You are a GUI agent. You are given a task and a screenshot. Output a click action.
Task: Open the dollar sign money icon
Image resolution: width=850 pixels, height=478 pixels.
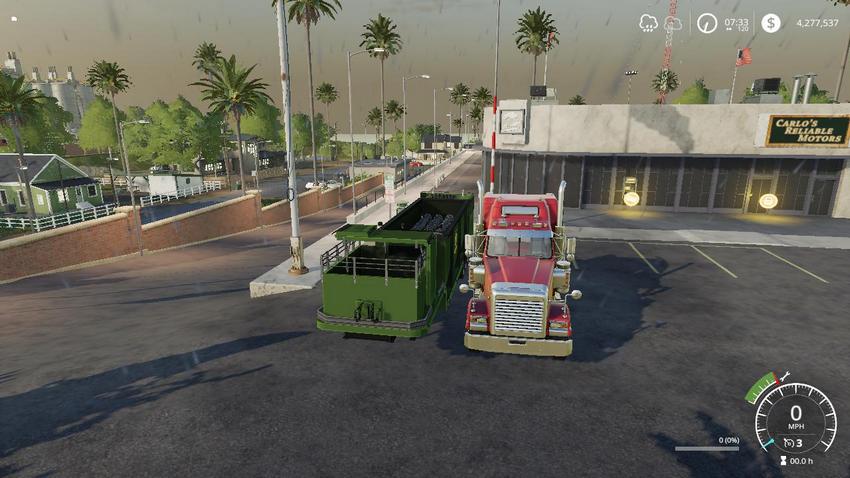(x=770, y=23)
